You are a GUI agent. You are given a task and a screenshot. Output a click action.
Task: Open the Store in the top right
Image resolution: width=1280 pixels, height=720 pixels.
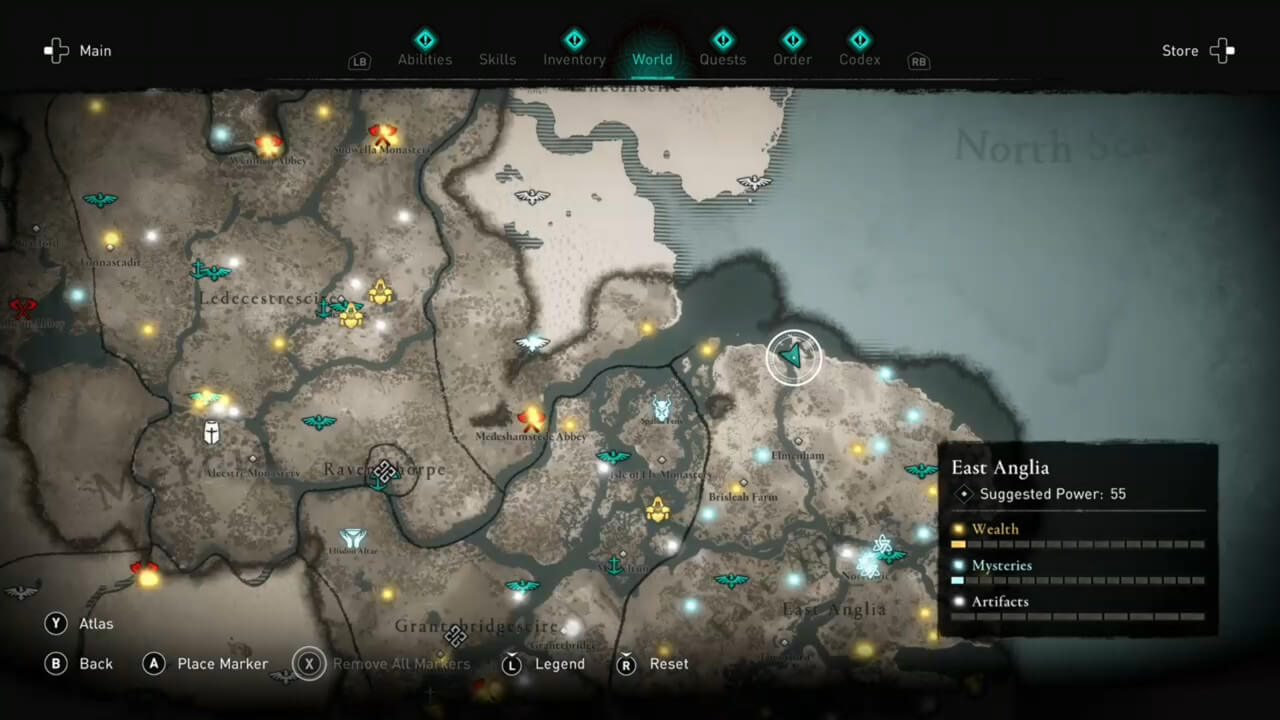click(1180, 50)
